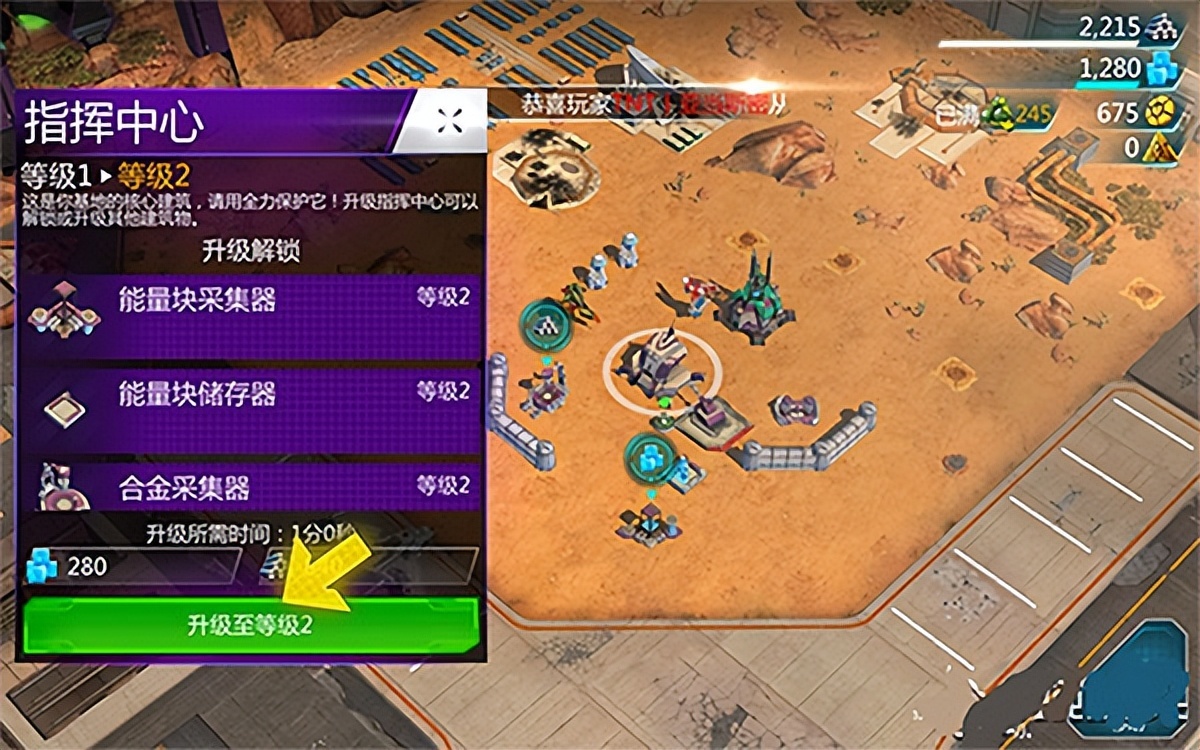Collapse the 指挥中心 panel
Viewport: 1200px width, 750px height.
449,120
